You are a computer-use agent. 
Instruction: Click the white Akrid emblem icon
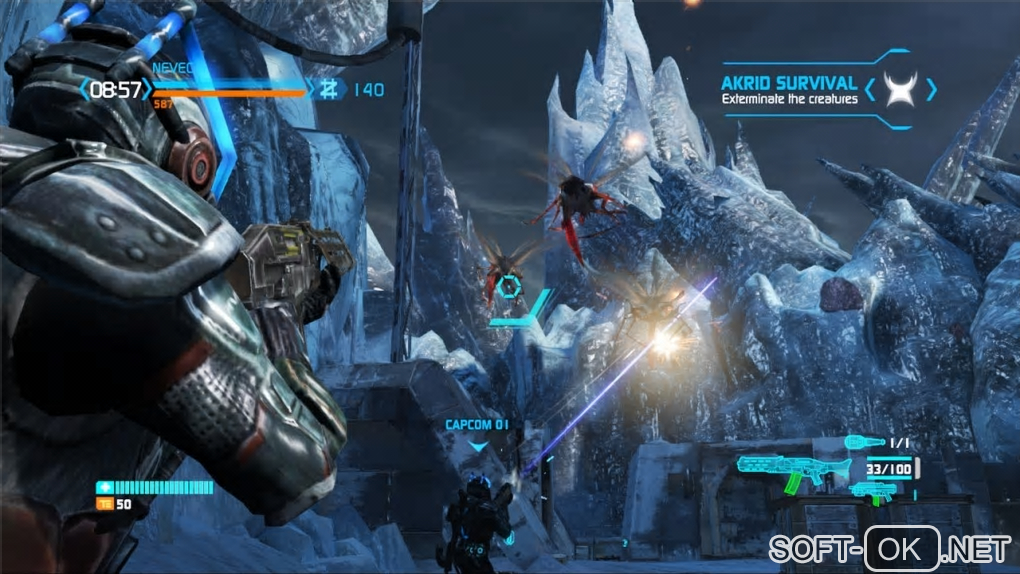904,90
